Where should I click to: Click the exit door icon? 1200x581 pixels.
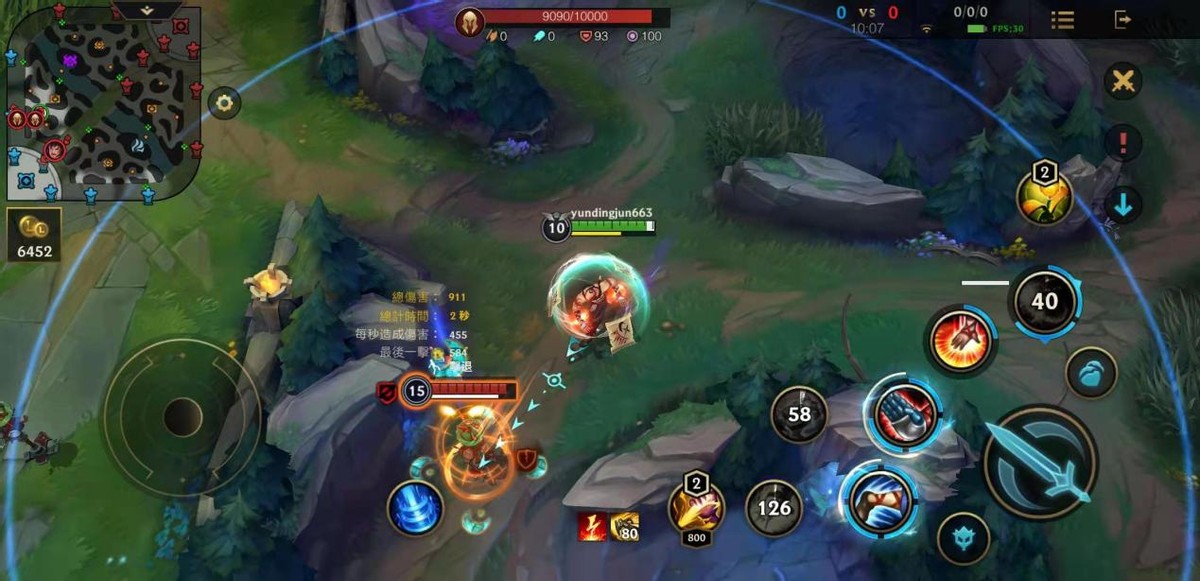pyautogui.click(x=1123, y=19)
